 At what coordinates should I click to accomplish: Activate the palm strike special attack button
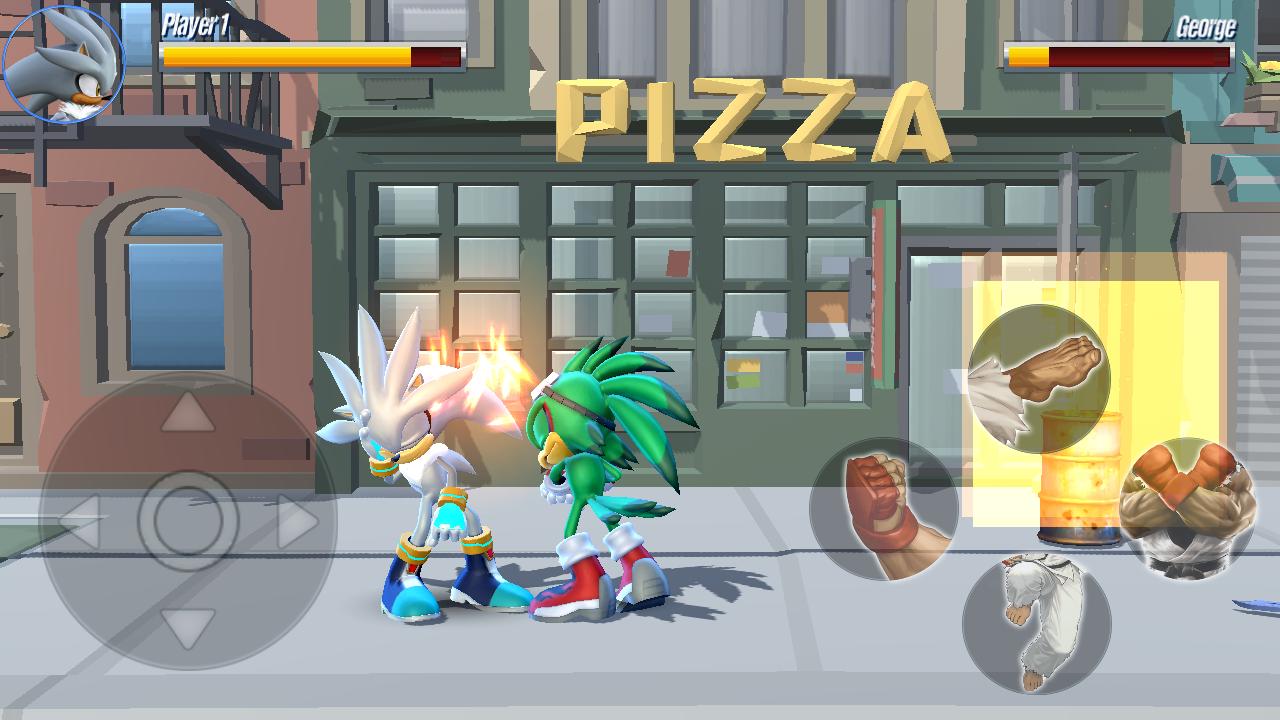[x=1038, y=380]
